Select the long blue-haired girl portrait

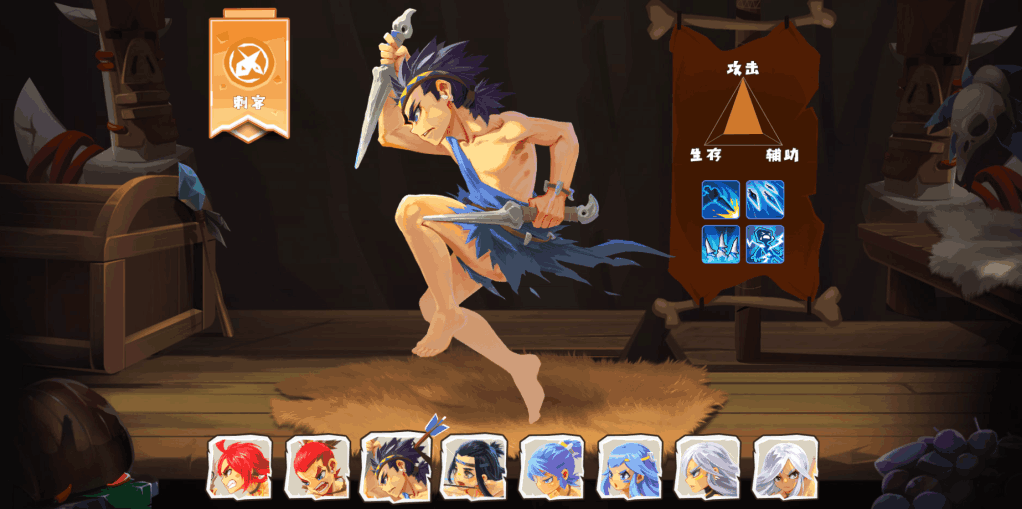click(630, 467)
